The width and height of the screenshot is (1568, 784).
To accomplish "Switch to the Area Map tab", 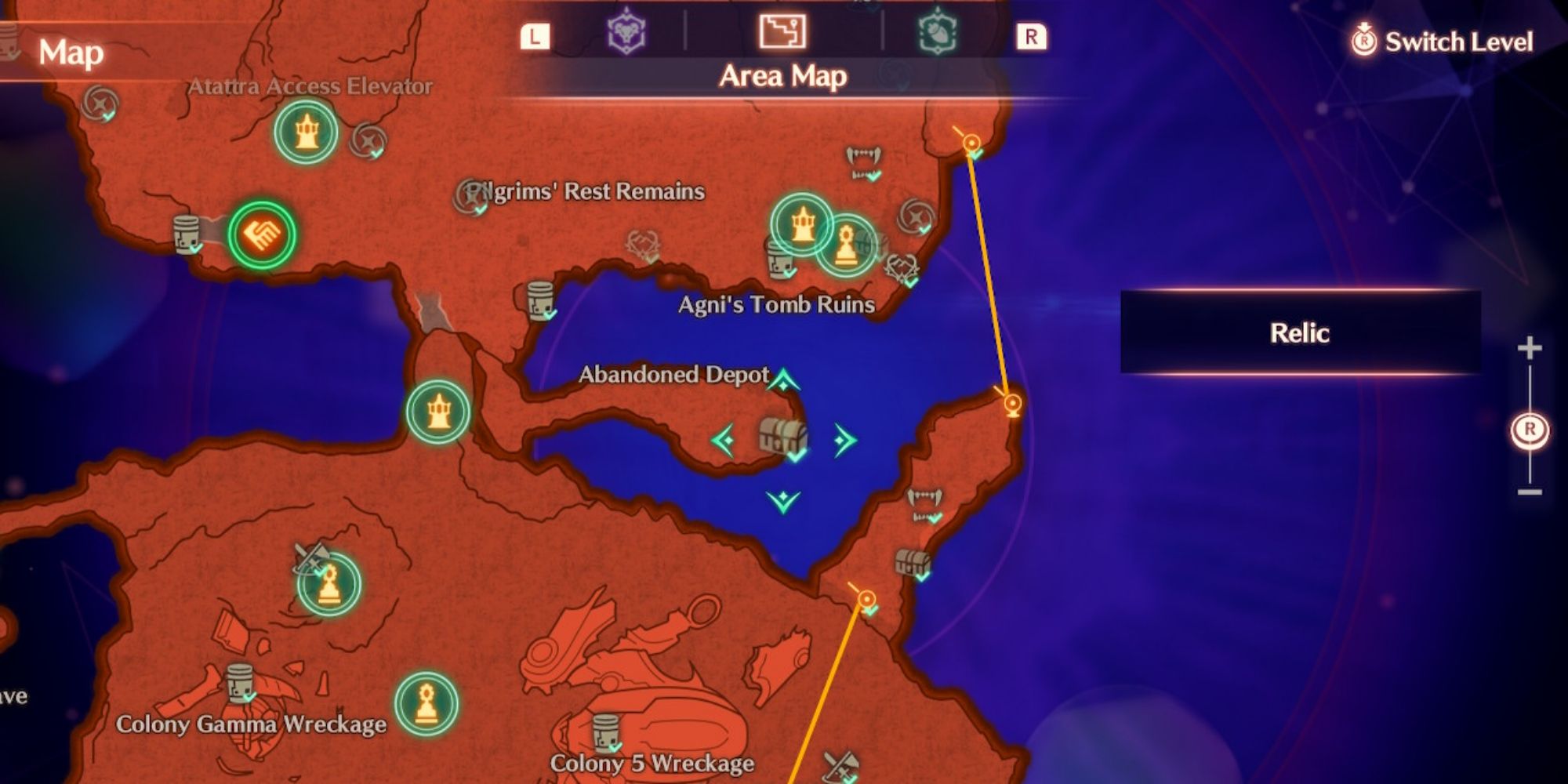I will click(x=782, y=33).
